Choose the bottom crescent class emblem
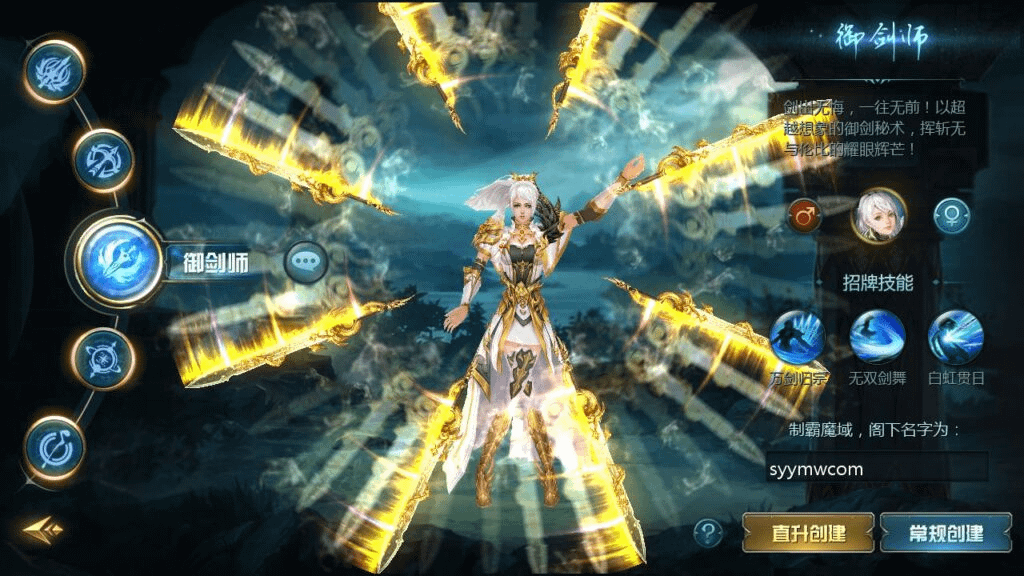The width and height of the screenshot is (1024, 576). 54,448
